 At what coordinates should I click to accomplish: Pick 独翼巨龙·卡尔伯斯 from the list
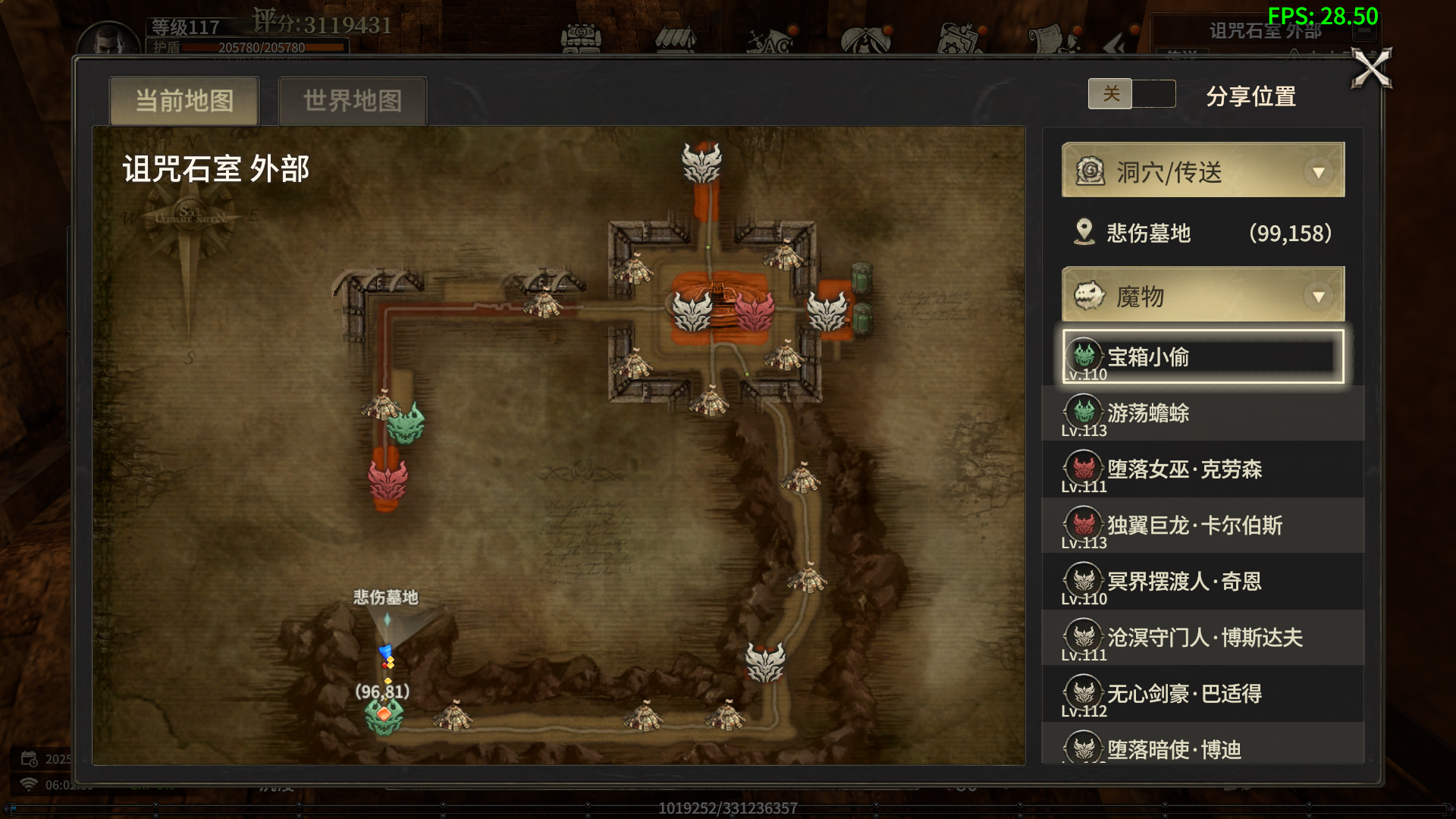coord(1203,526)
